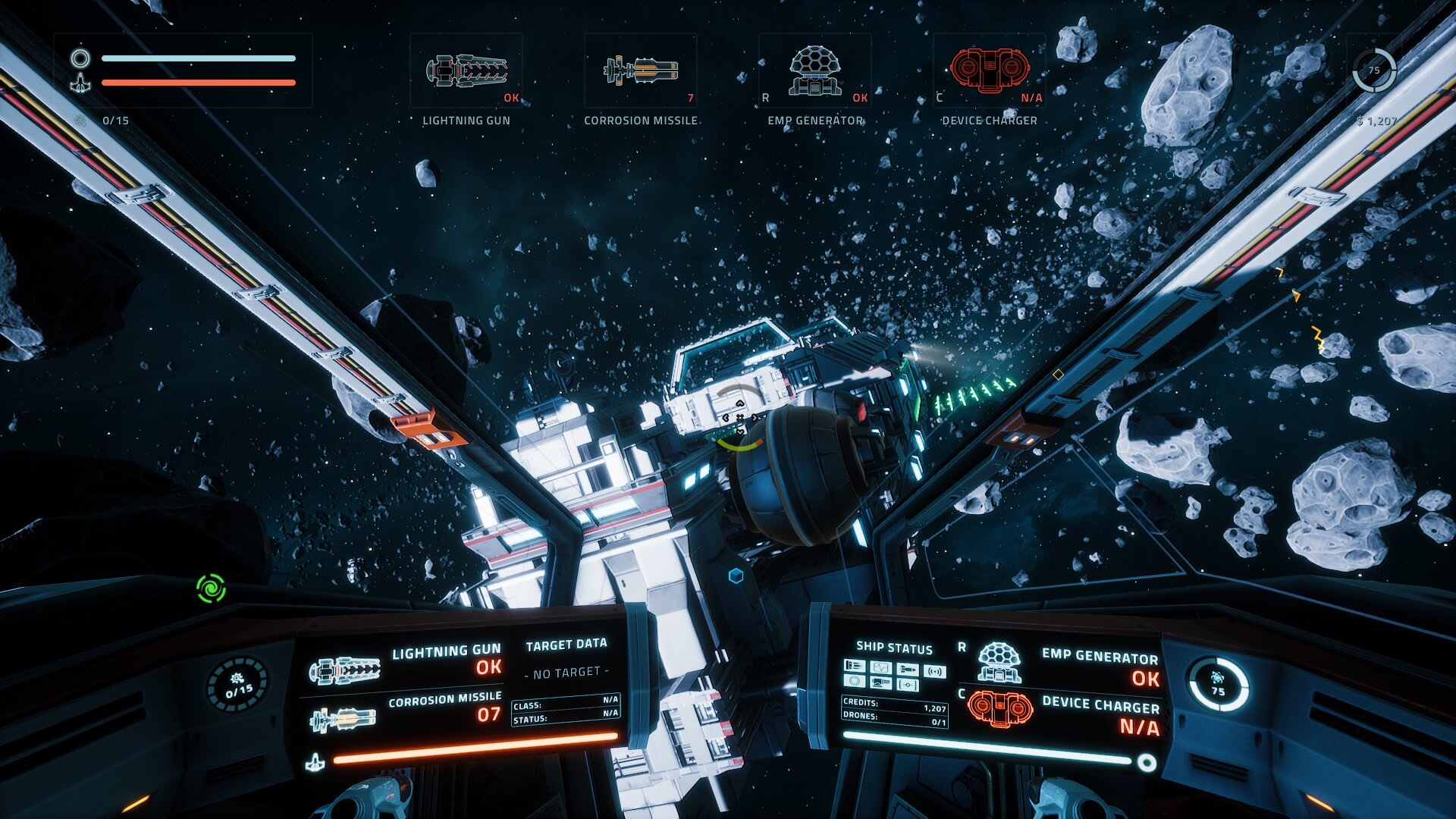Viewport: 1456px width, 819px height.
Task: Select the red Device Charger slot
Action: (989, 71)
